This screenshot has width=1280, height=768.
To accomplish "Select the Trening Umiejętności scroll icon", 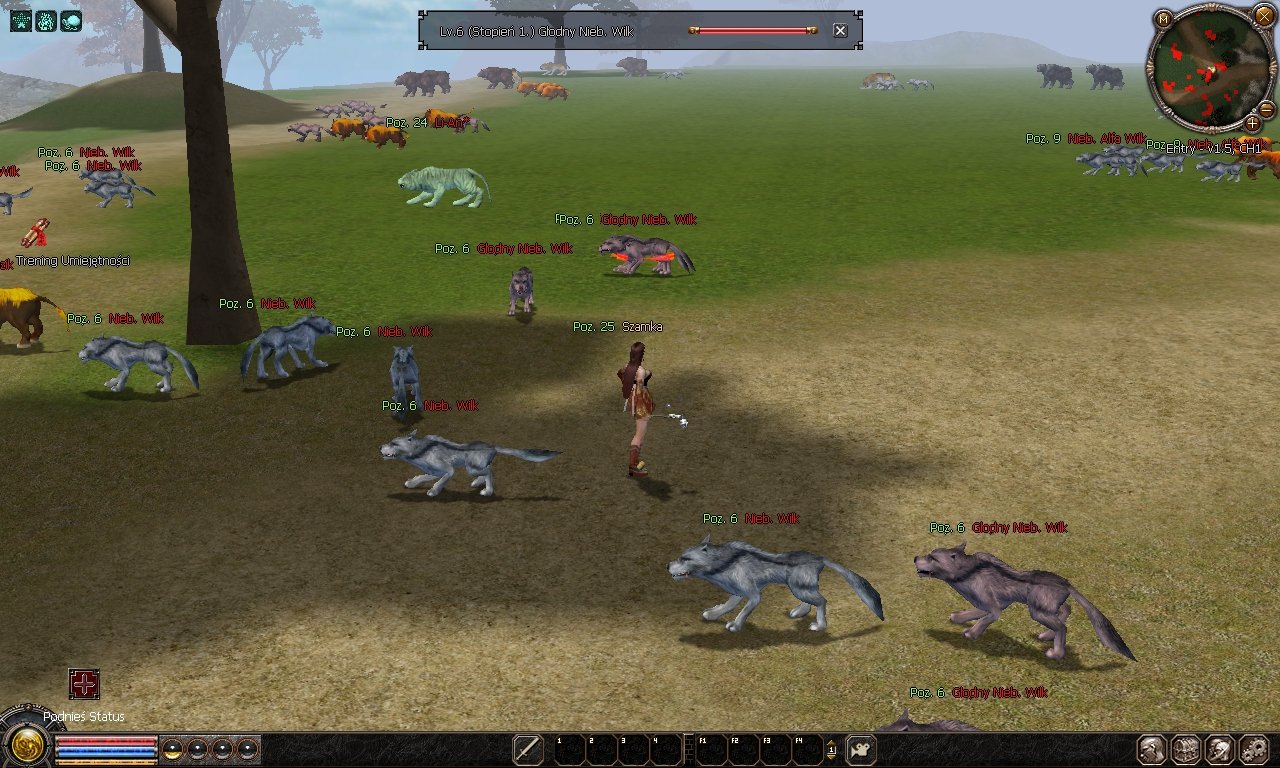I will [36, 233].
